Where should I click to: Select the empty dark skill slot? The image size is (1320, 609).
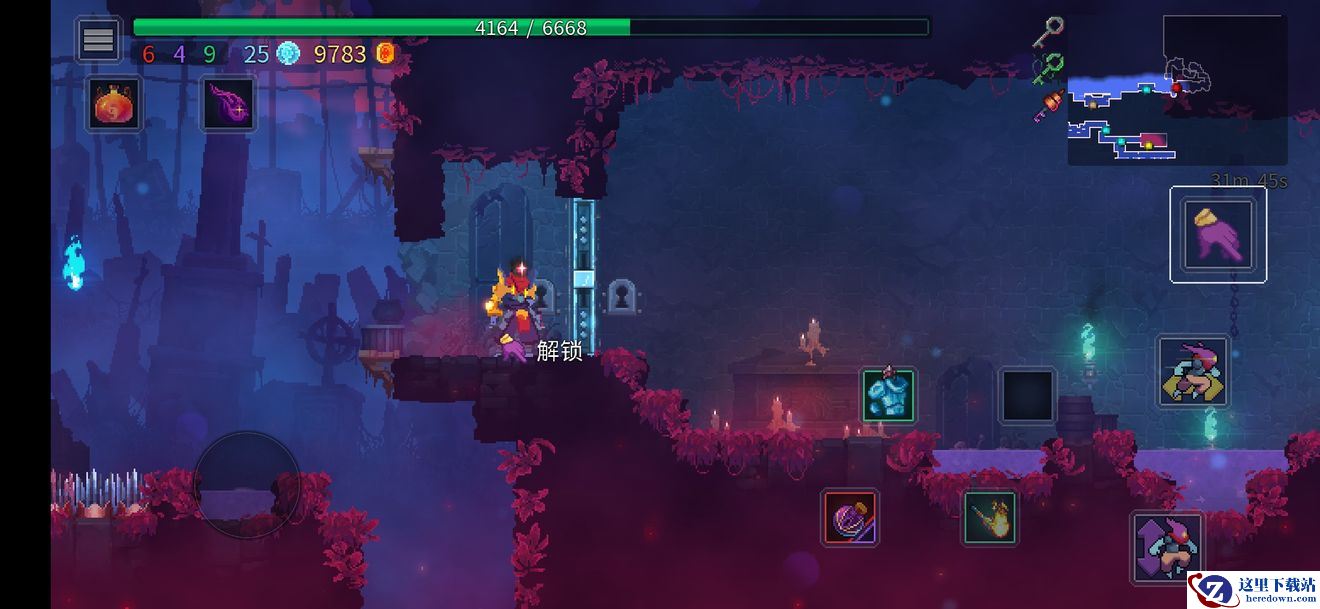pos(1027,395)
